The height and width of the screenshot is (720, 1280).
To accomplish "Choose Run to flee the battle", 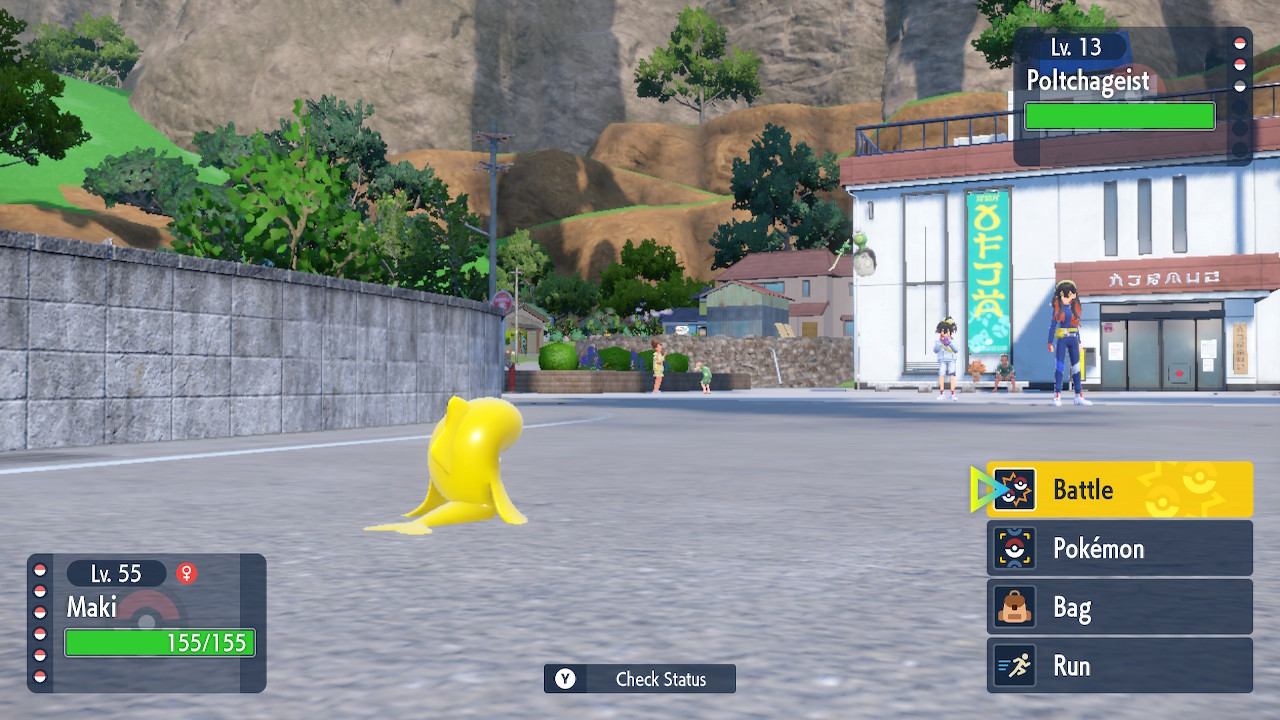I will 1119,666.
